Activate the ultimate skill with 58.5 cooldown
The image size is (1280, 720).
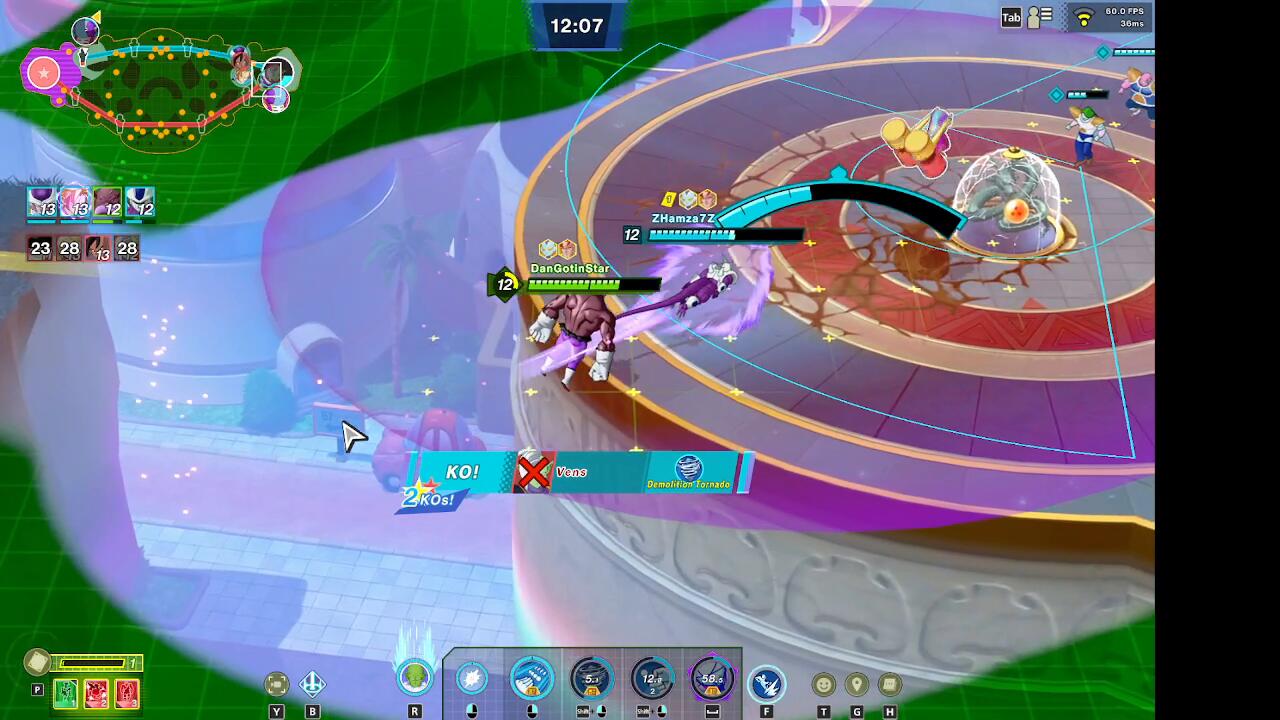(x=712, y=680)
